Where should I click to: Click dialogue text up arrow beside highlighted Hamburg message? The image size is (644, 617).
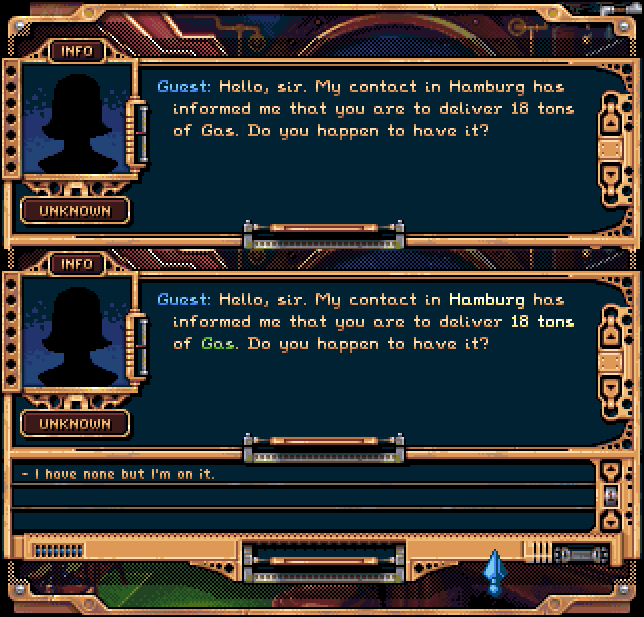[x=612, y=334]
